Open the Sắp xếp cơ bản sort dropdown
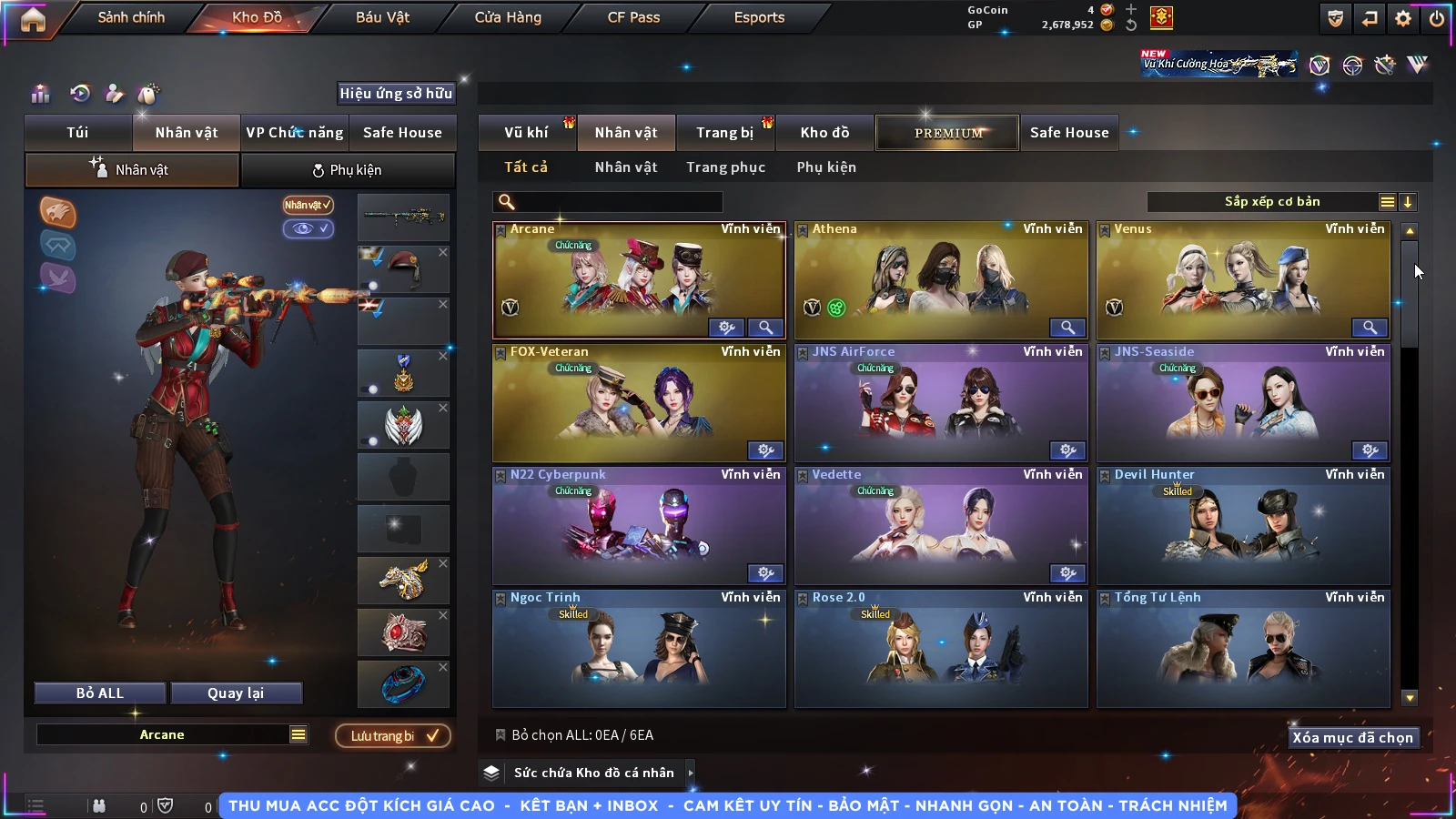The height and width of the screenshot is (819, 1456). pyautogui.click(x=1271, y=202)
